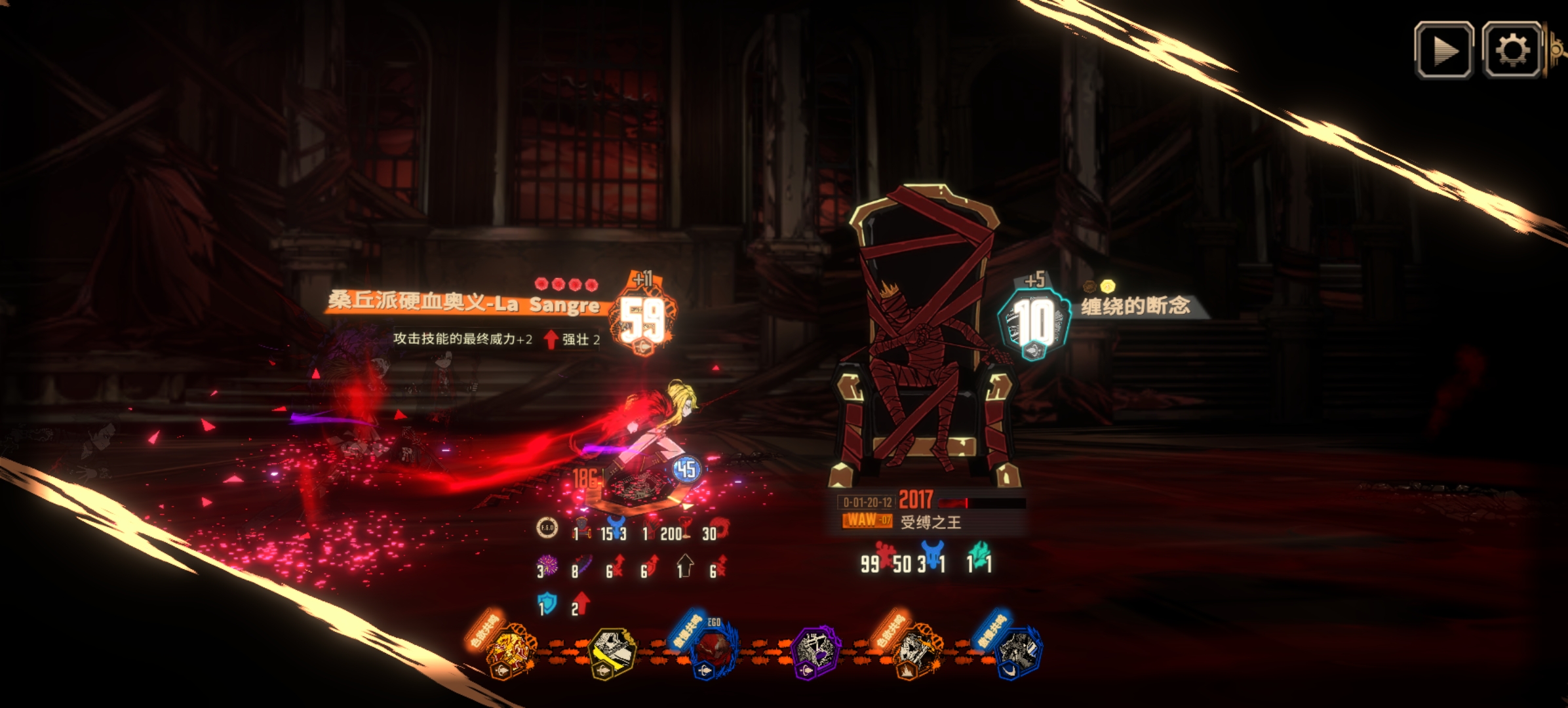Pick the orange-framed skill with red-yellow artwork
The image size is (1568, 708).
click(512, 651)
